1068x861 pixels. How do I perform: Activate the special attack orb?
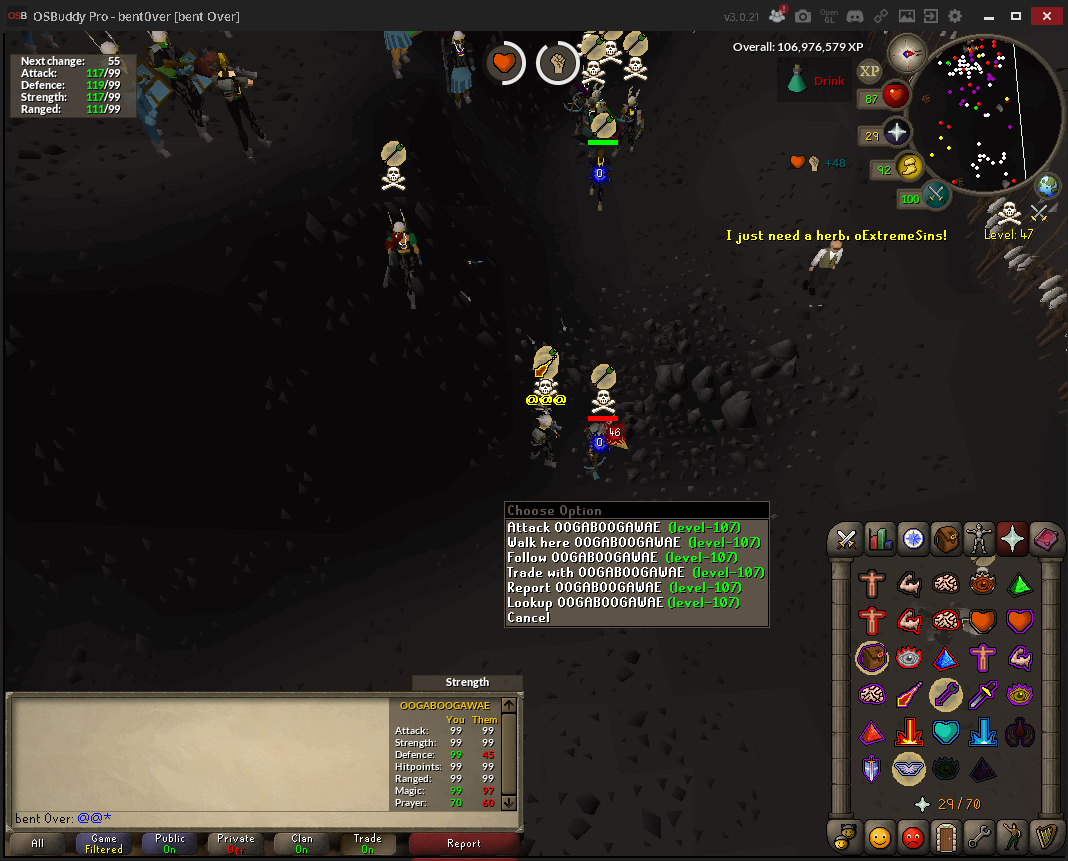[x=937, y=196]
